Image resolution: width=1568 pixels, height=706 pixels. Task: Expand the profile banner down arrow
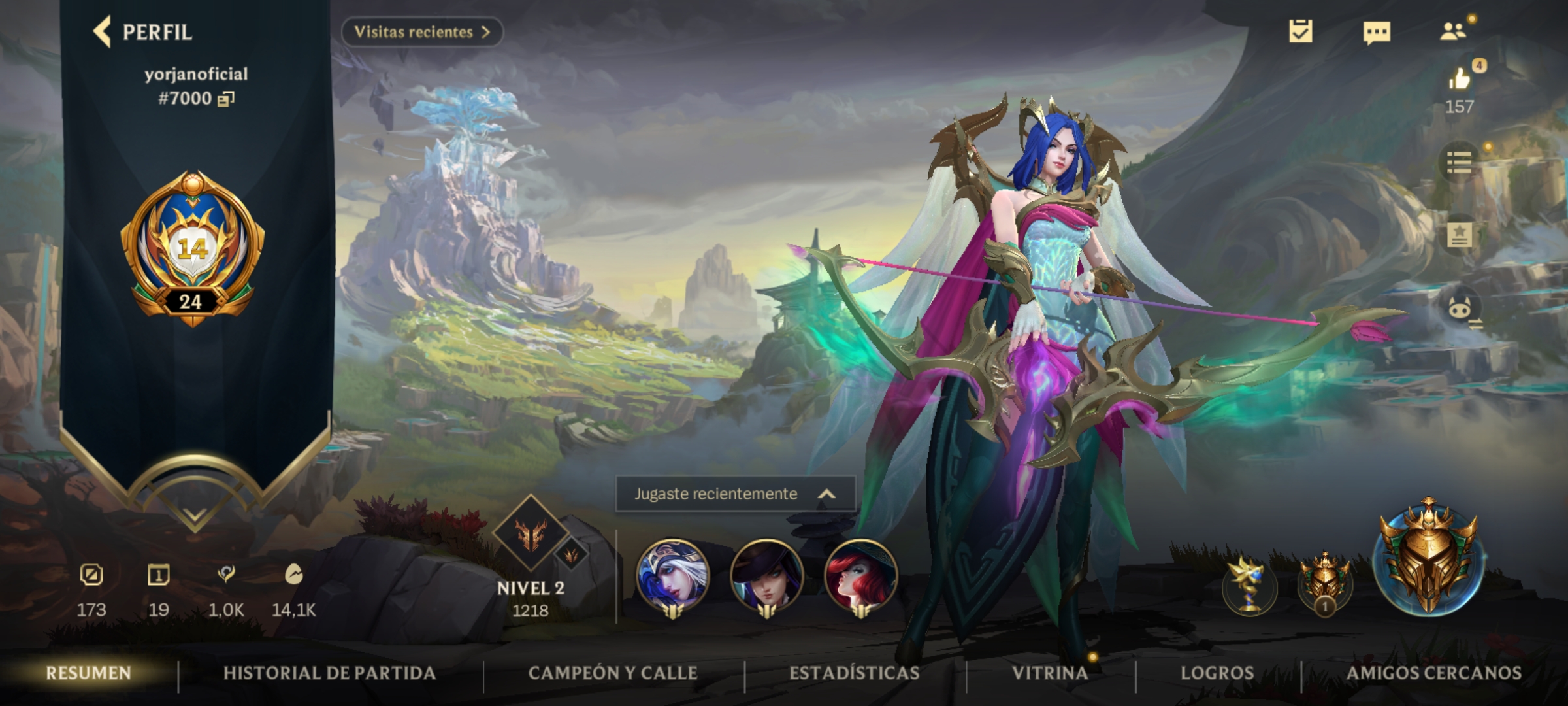[x=193, y=516]
